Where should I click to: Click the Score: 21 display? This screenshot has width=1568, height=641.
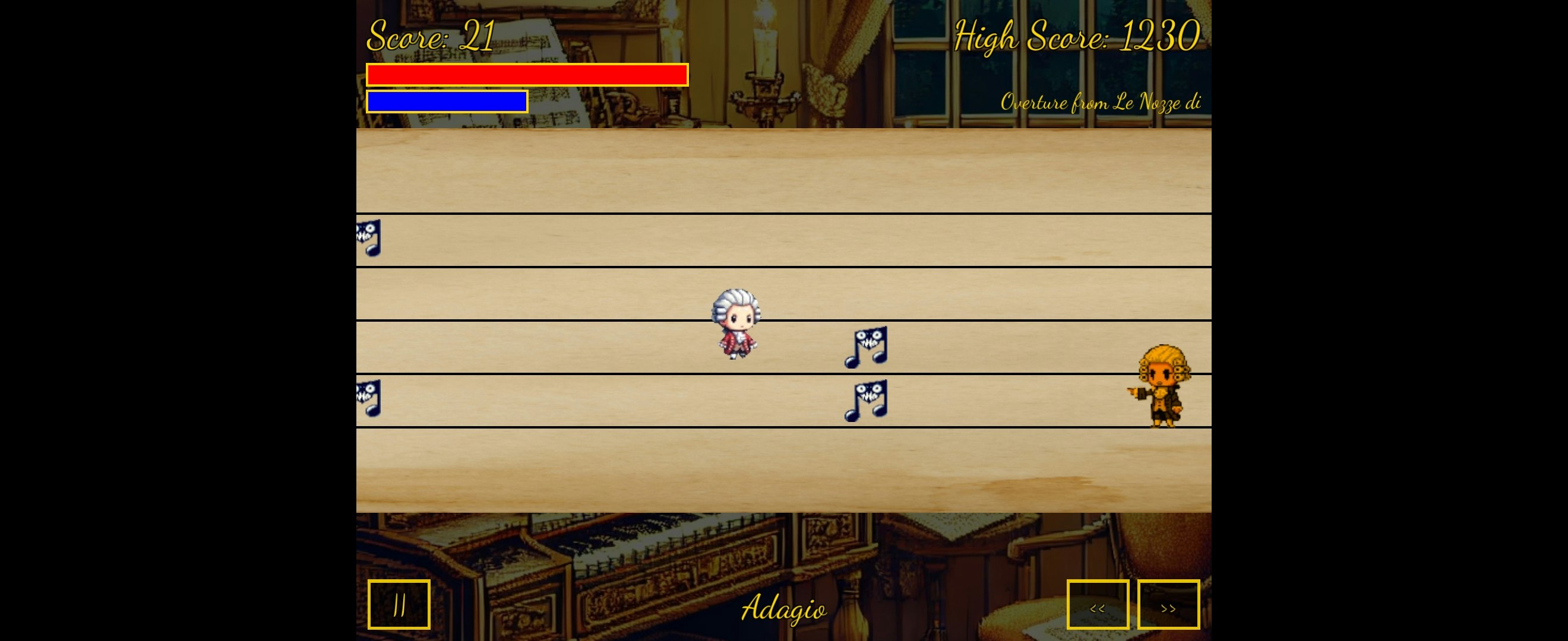[x=430, y=36]
